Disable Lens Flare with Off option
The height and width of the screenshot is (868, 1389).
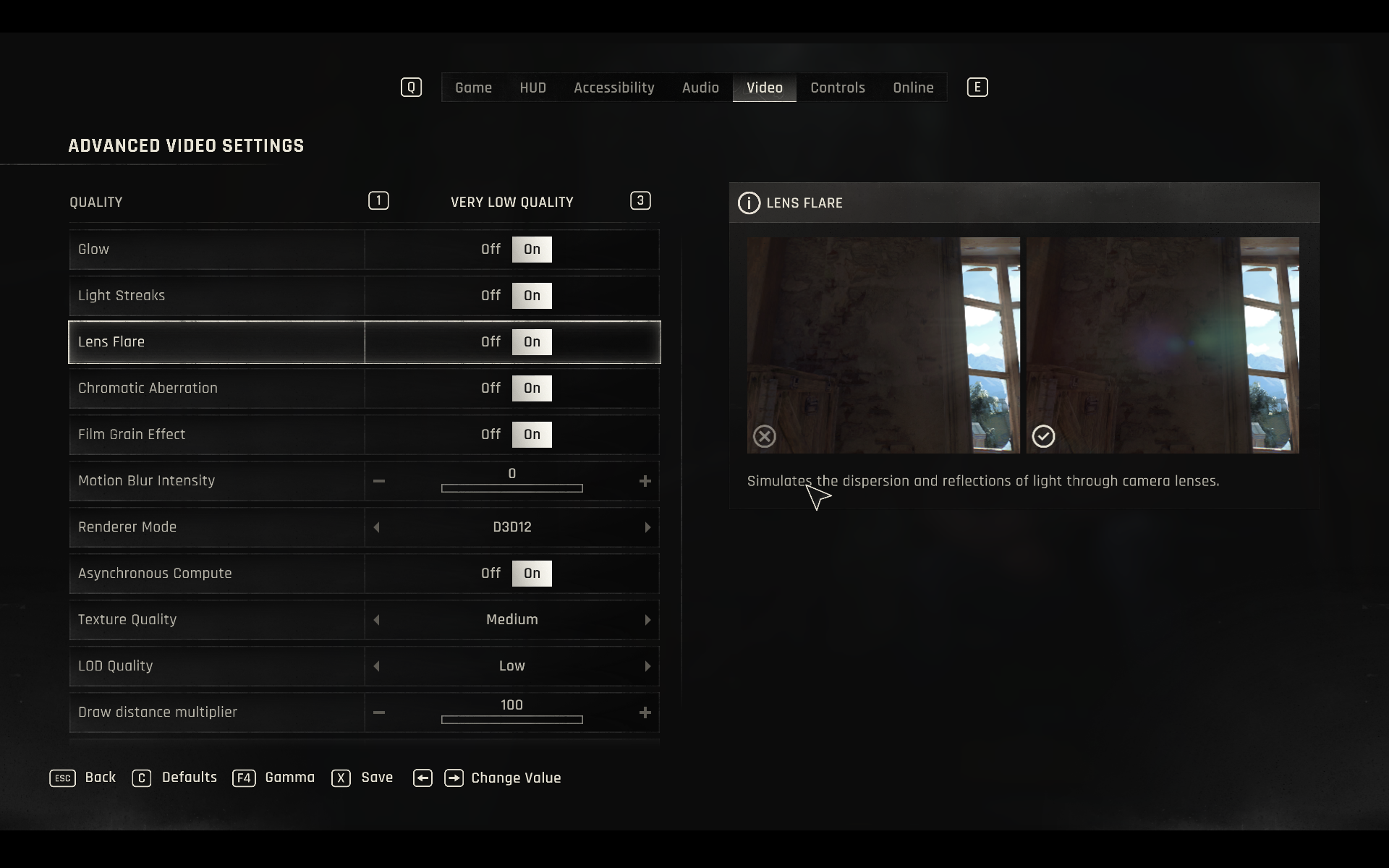(490, 342)
